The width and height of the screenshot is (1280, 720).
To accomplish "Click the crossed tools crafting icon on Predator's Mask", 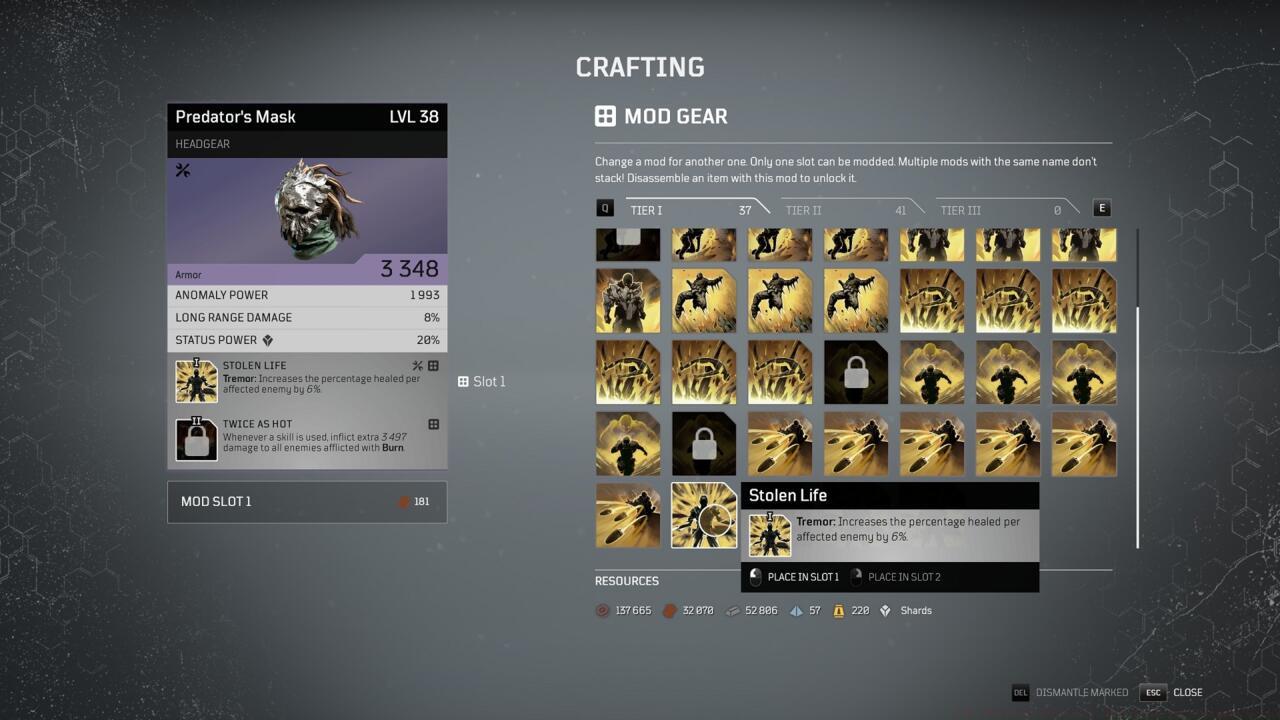I will [x=183, y=170].
